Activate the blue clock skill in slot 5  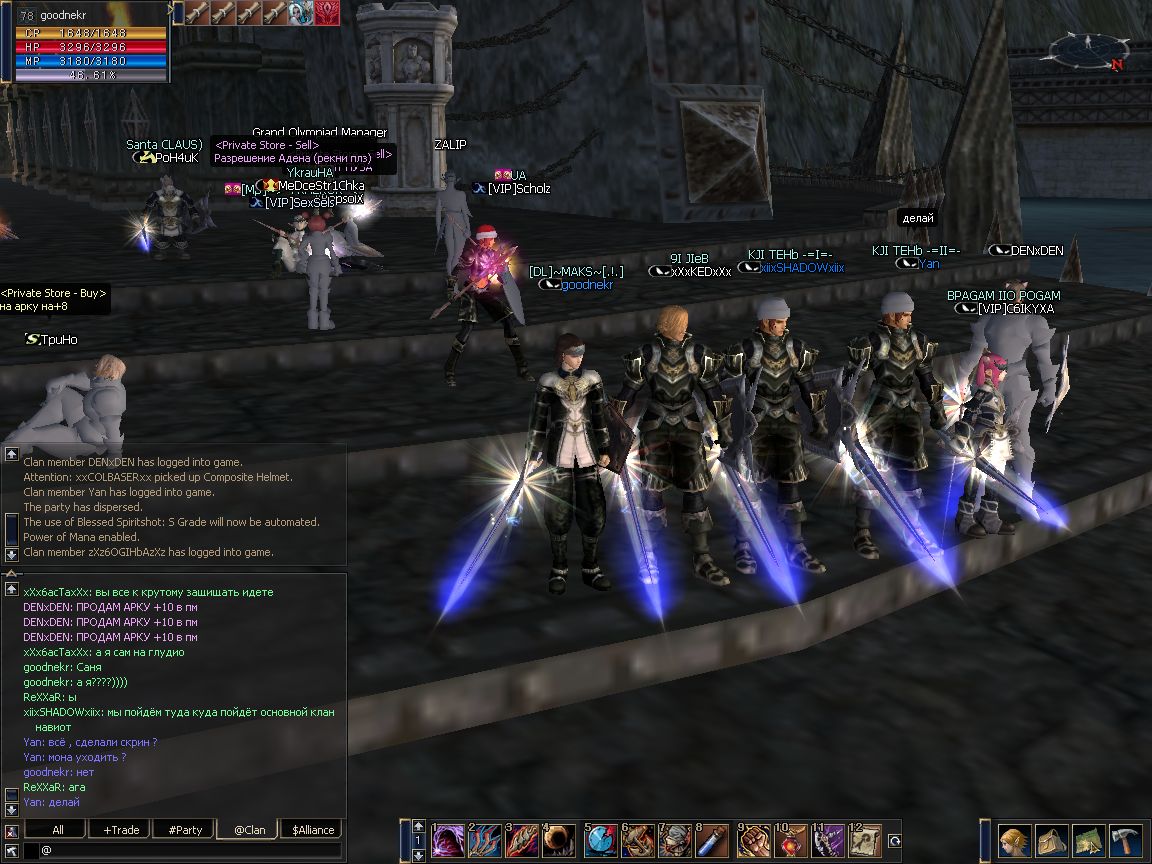pos(600,840)
